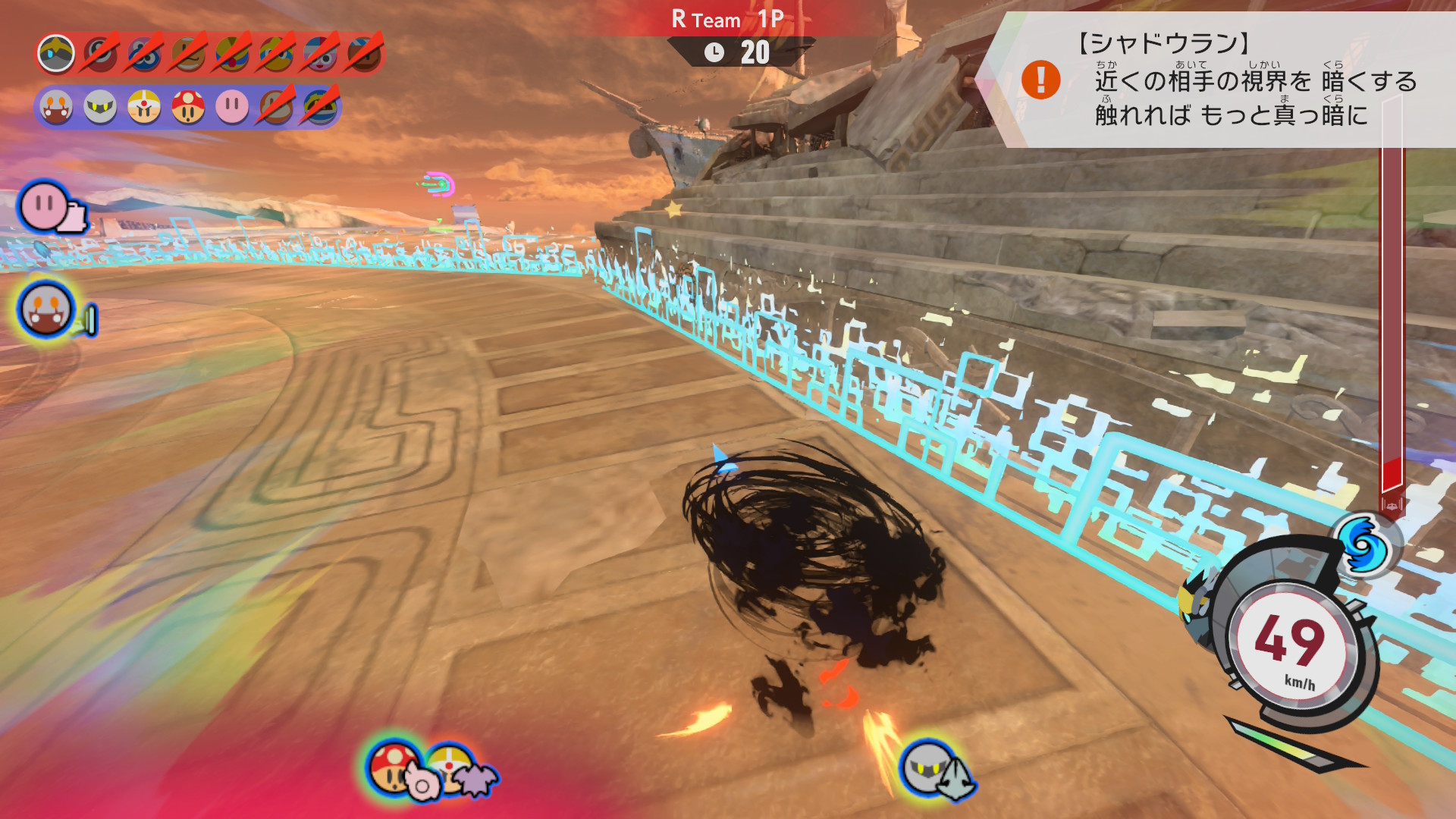
Task: Pick Meta Knight in the blue team roster
Action: (x=100, y=108)
